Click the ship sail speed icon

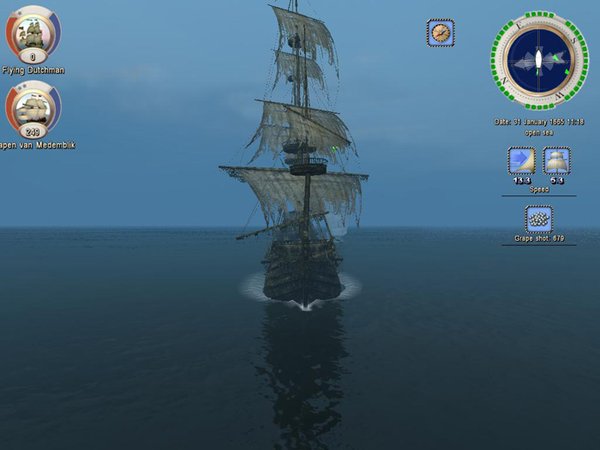tap(557, 161)
